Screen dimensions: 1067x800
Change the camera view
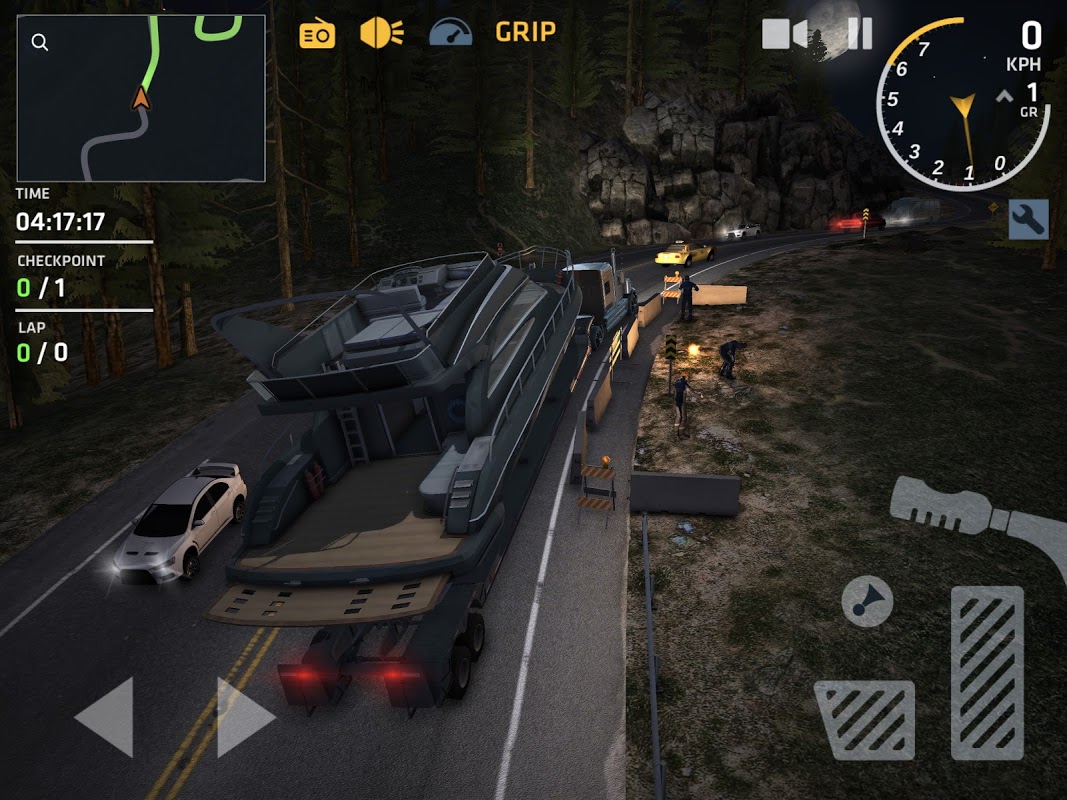(784, 34)
